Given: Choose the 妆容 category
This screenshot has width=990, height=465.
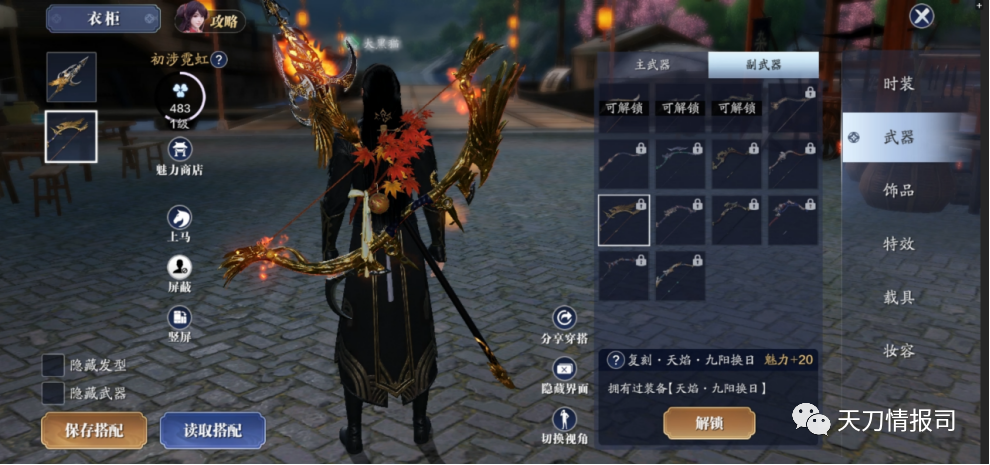Looking at the screenshot, I should pos(898,351).
